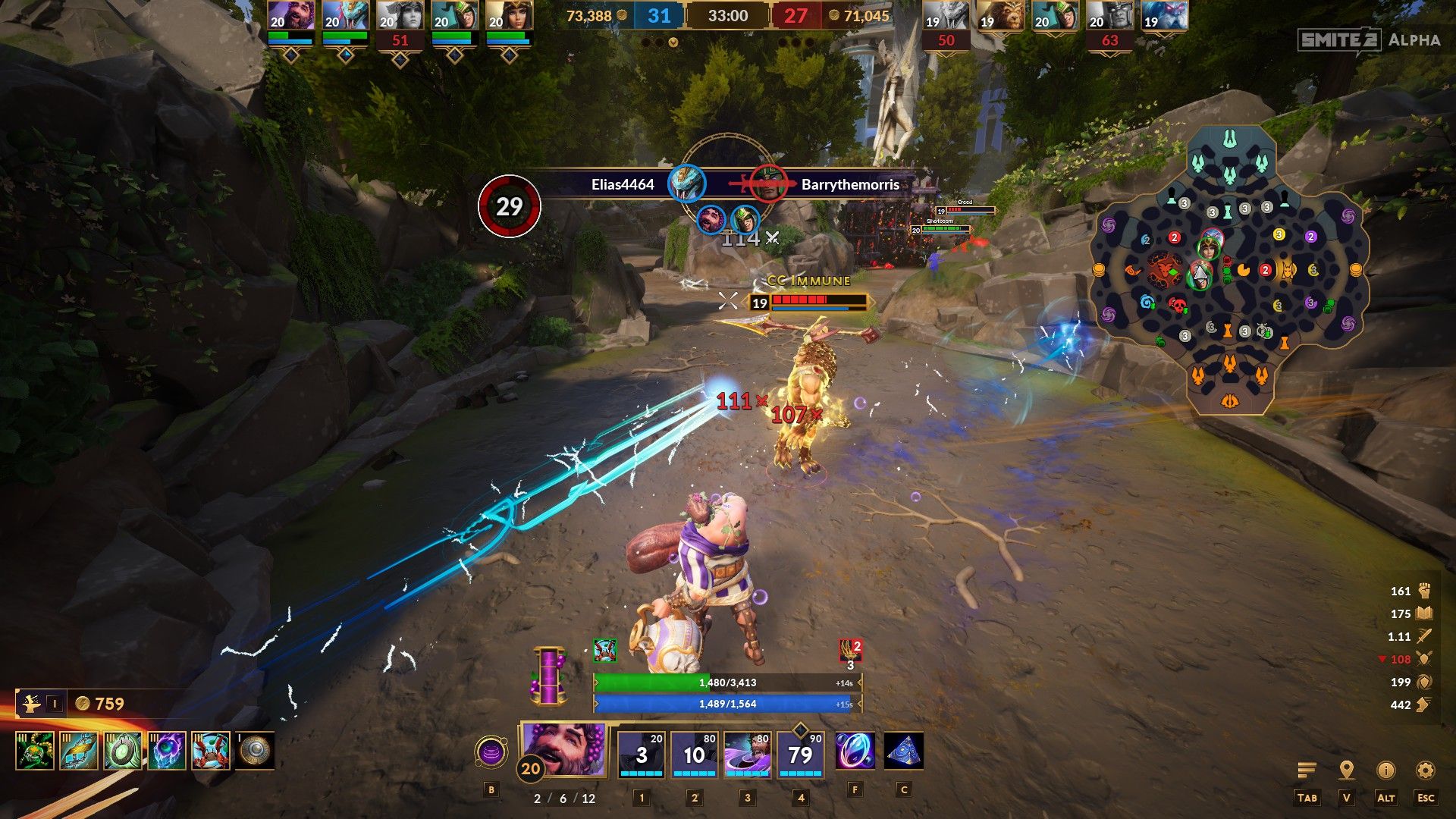Select the purple flaming orb item slot
The image size is (1456, 819).
point(167,751)
